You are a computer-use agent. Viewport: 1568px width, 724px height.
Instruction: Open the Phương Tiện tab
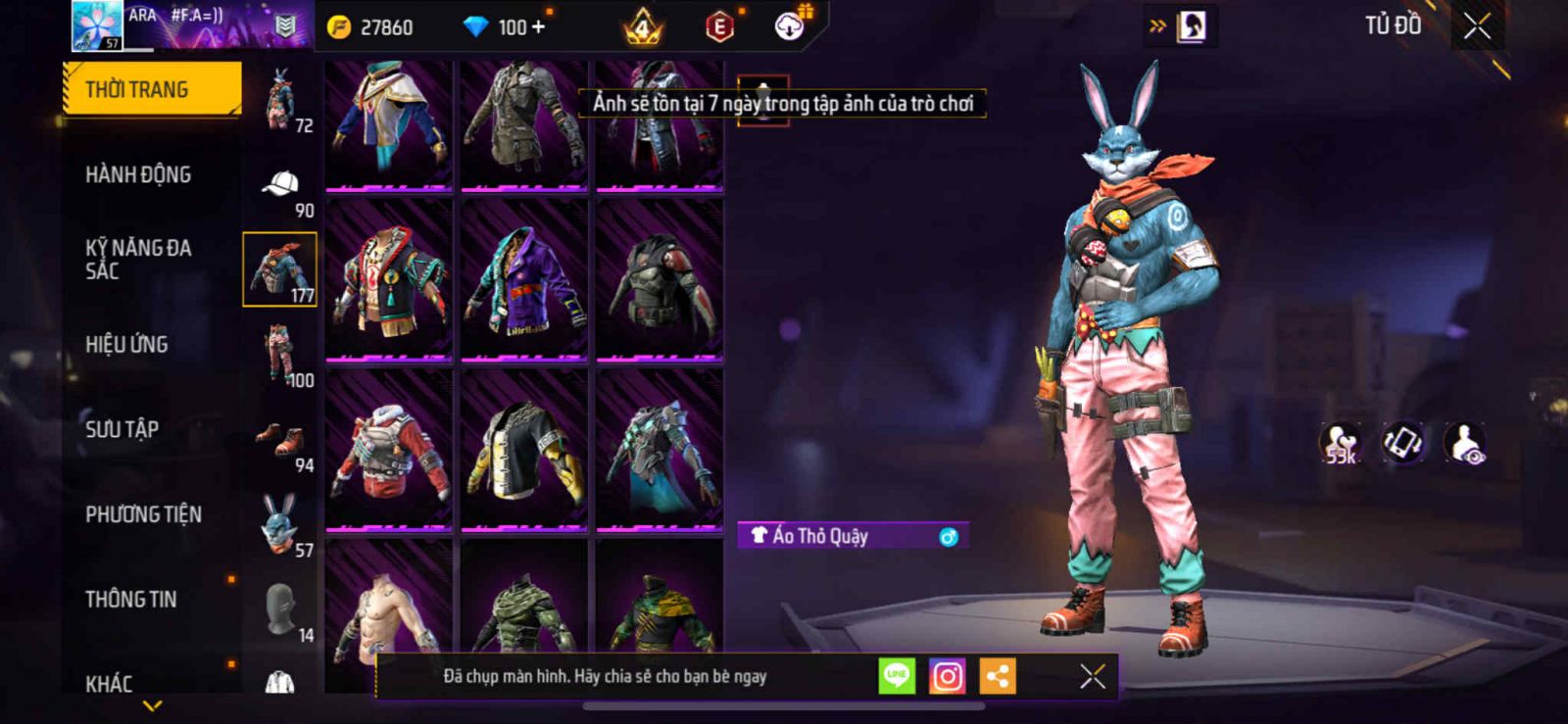coord(143,514)
